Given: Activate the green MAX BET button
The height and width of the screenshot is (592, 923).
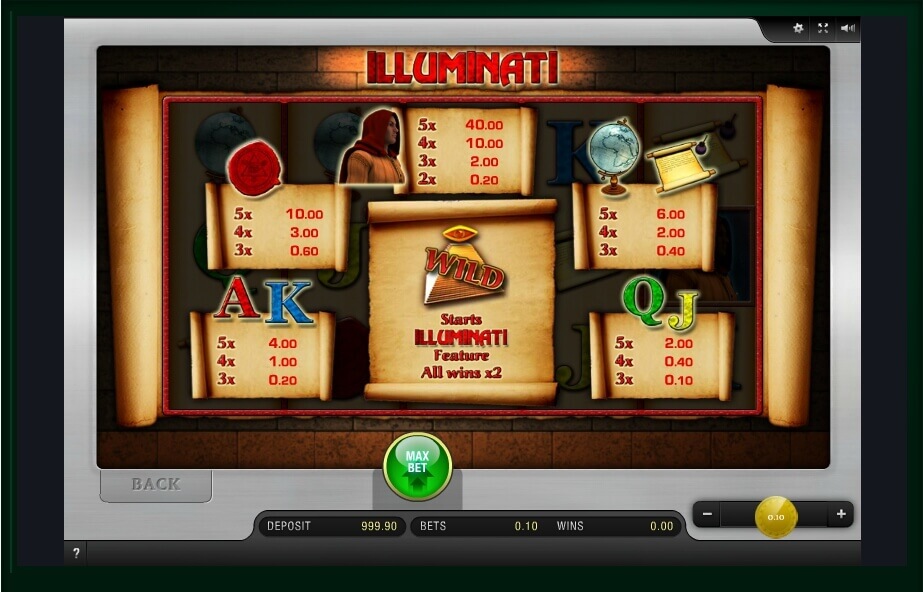Looking at the screenshot, I should tap(417, 466).
